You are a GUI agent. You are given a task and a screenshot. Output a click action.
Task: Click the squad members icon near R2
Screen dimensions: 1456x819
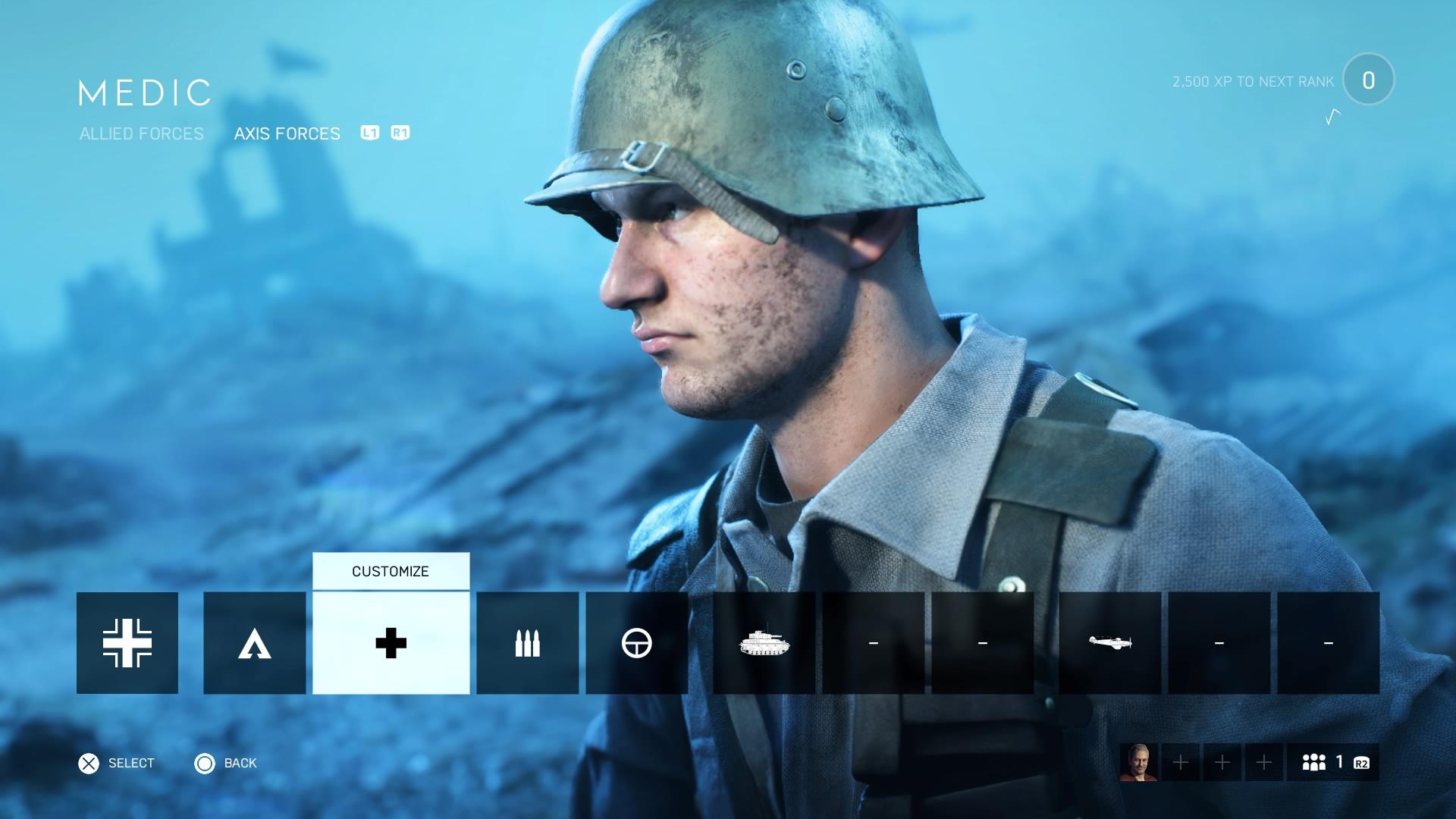(1317, 763)
